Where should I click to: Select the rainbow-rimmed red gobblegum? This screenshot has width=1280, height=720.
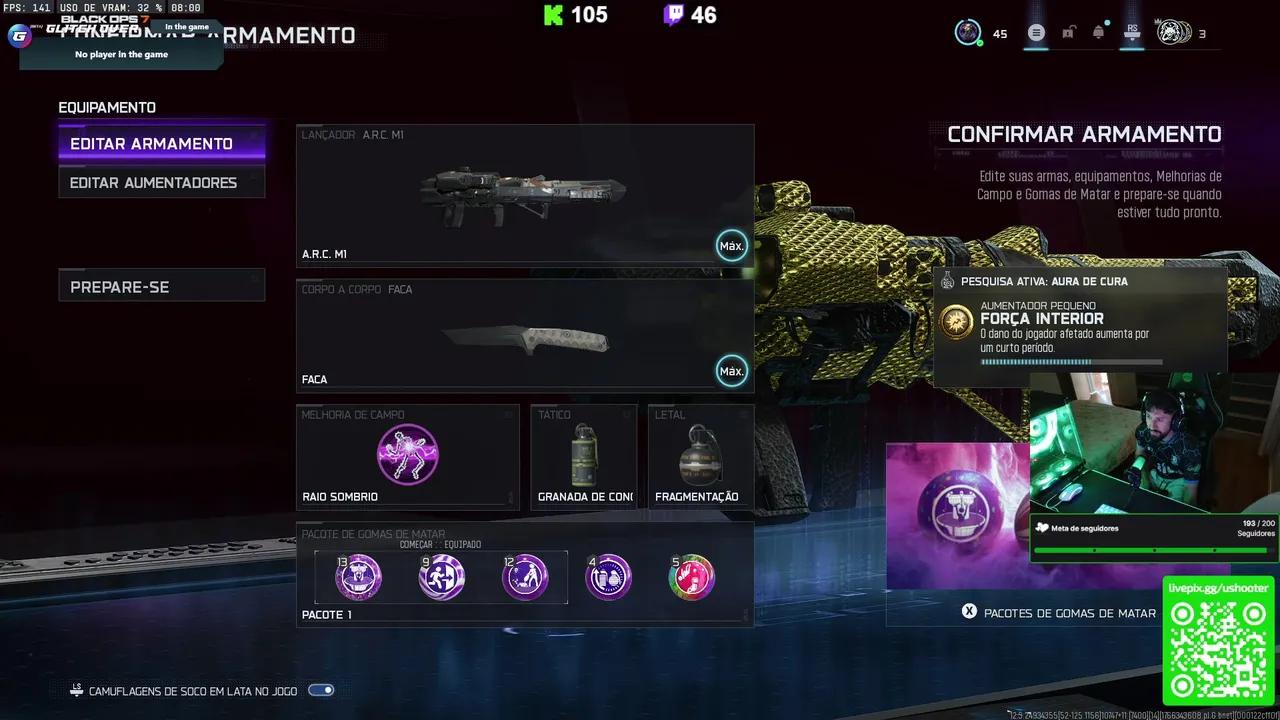[x=691, y=577]
